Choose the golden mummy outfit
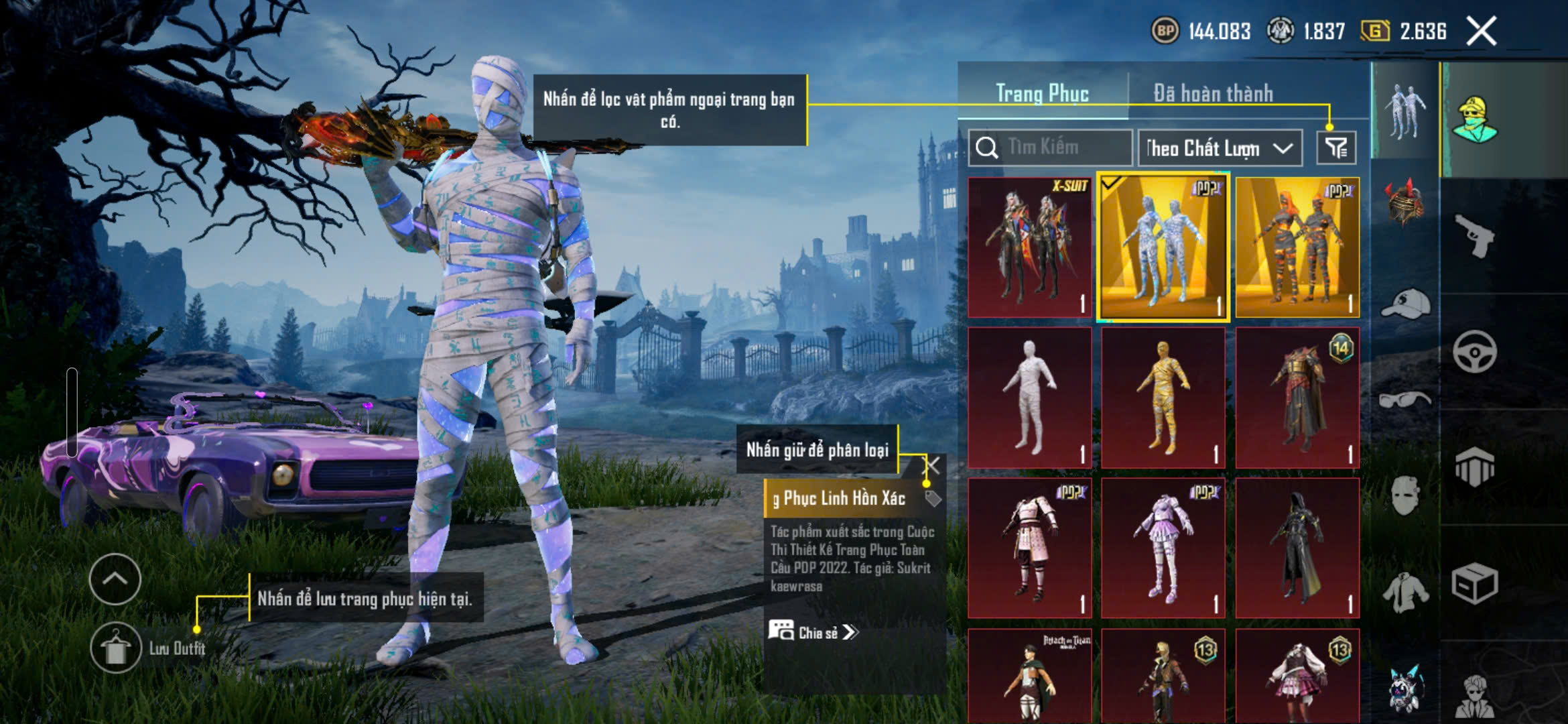 tap(1163, 398)
